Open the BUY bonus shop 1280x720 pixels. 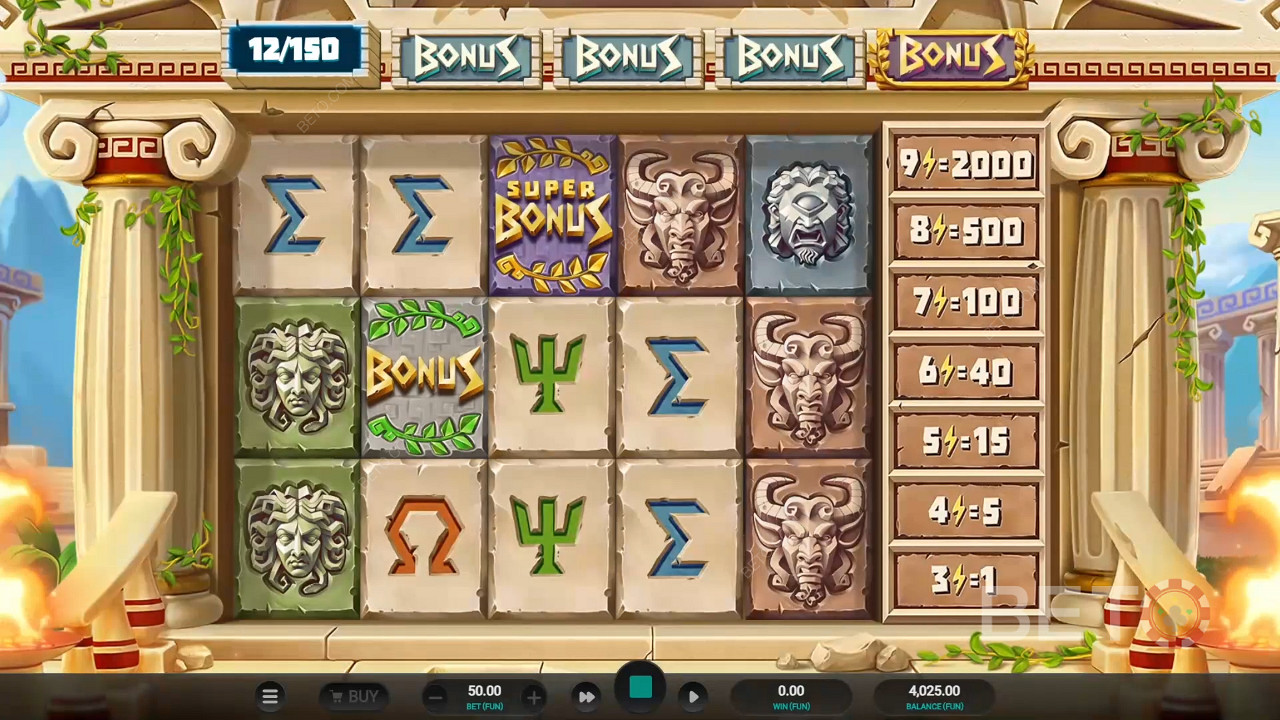354,697
